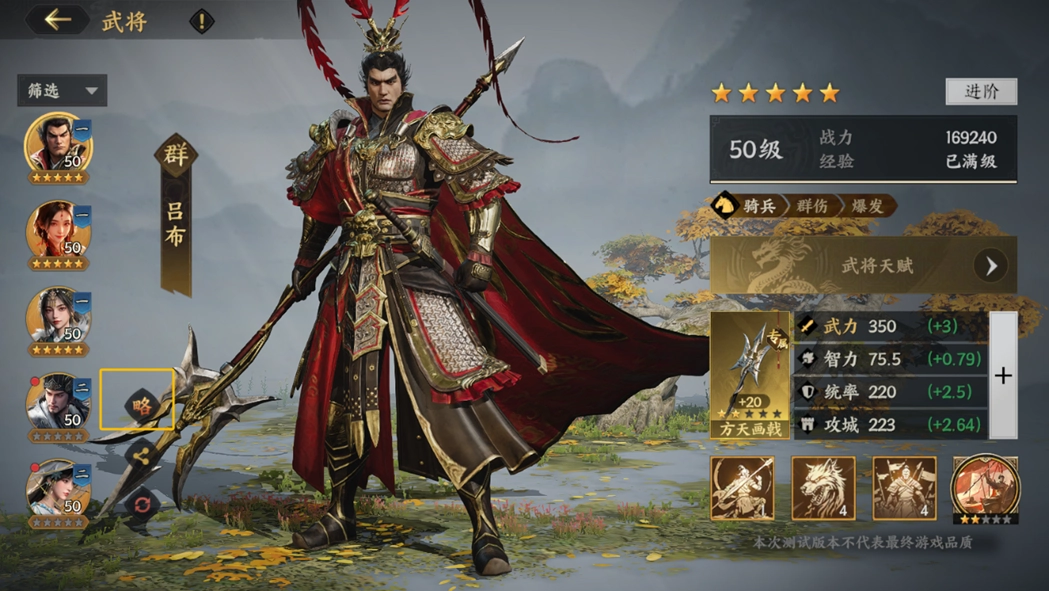
Task: Choose the woman with silver headdress portrait
Action: click(x=58, y=319)
